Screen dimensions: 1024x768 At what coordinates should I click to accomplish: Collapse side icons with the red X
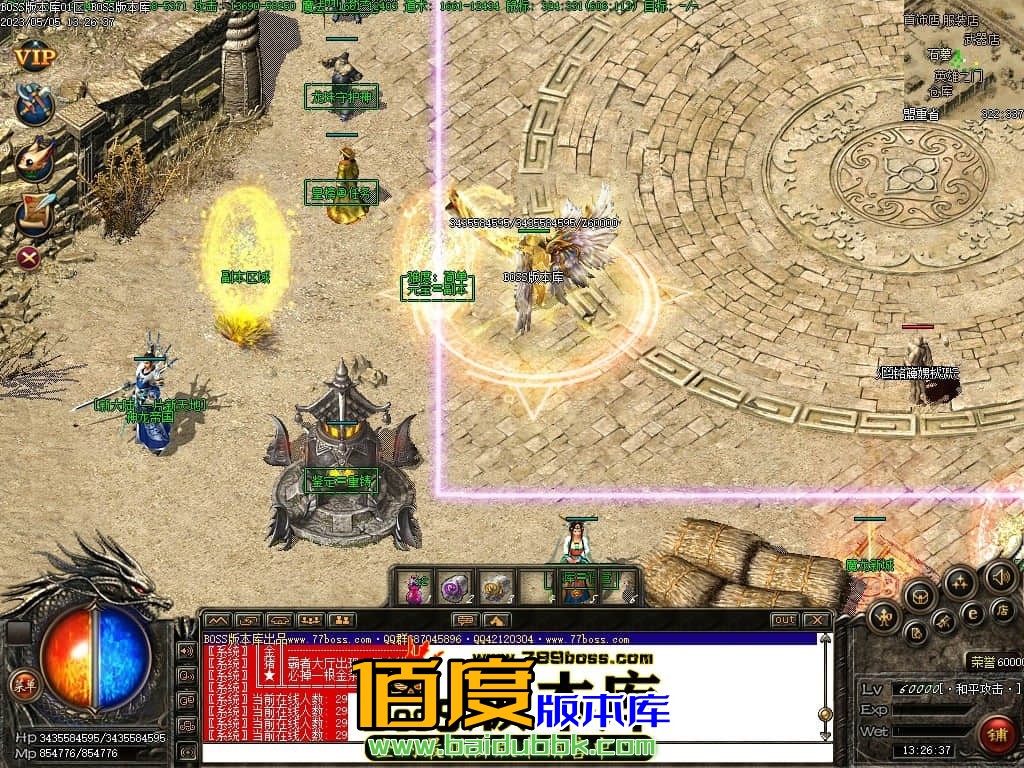click(x=30, y=258)
